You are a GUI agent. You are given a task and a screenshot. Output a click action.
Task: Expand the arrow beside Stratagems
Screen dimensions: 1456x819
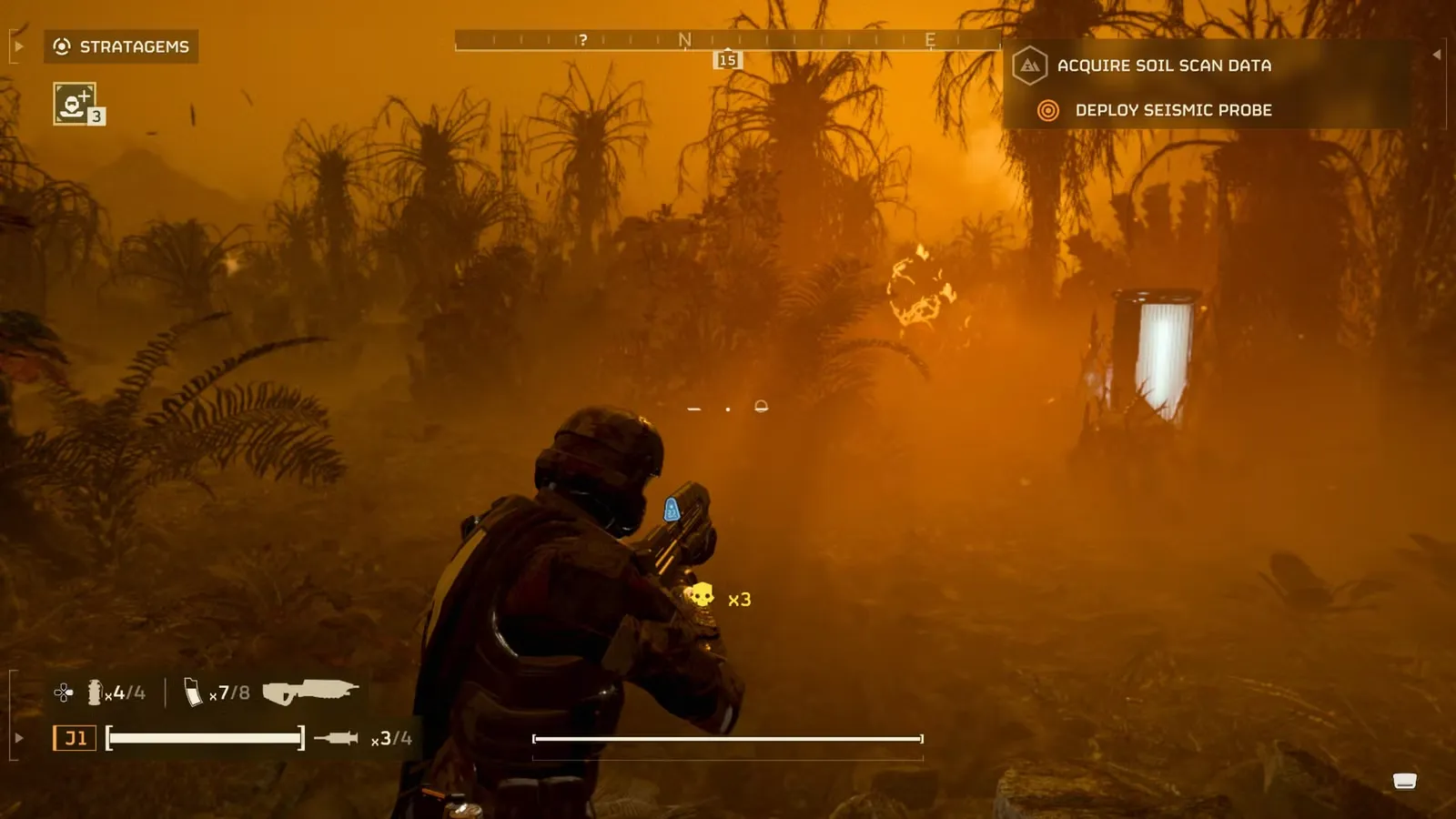[x=19, y=46]
